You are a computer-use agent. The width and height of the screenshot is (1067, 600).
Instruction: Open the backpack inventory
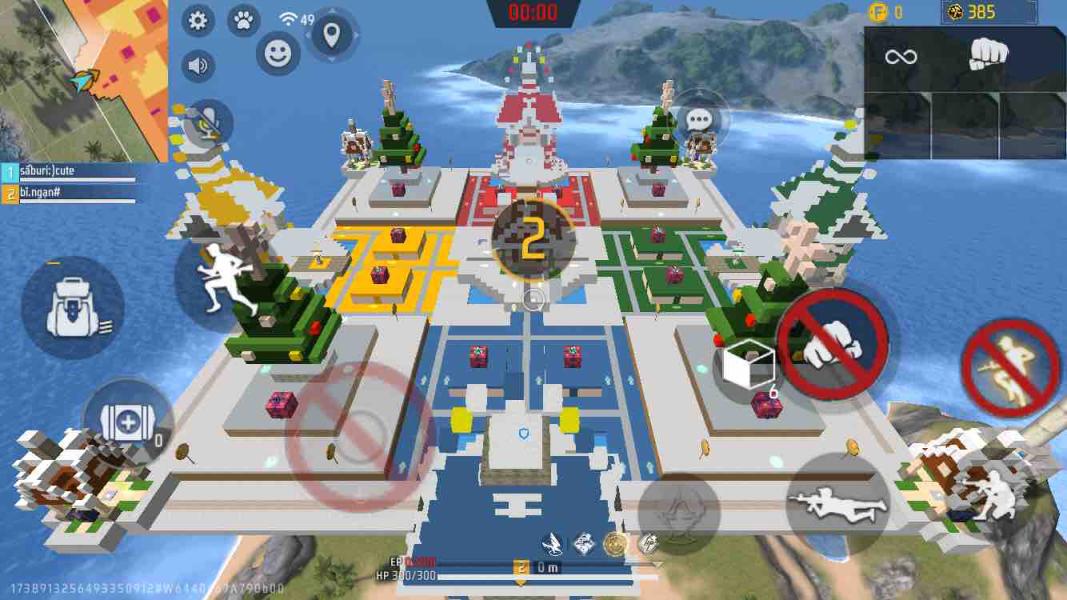coord(73,308)
